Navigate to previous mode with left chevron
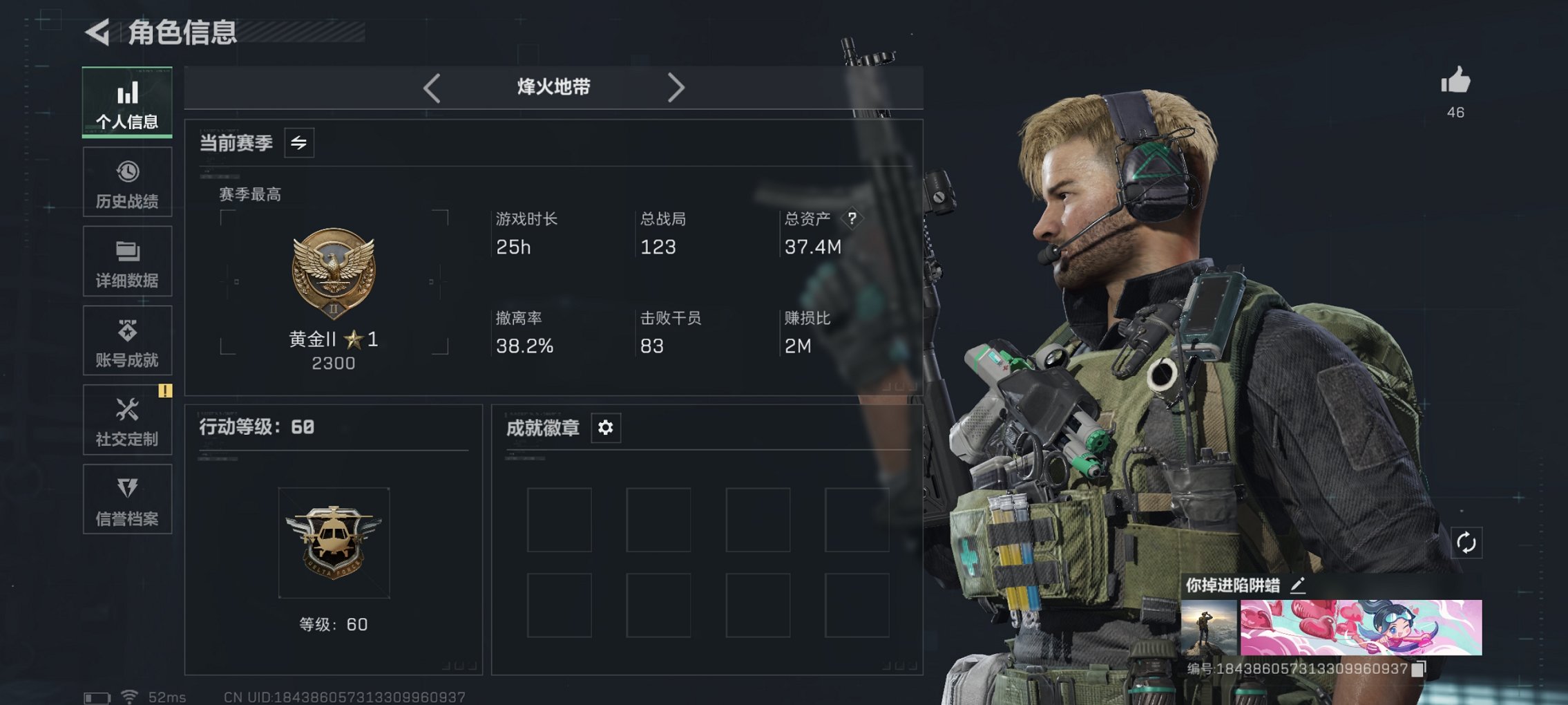Screen dimensions: 1568x705 click(432, 87)
